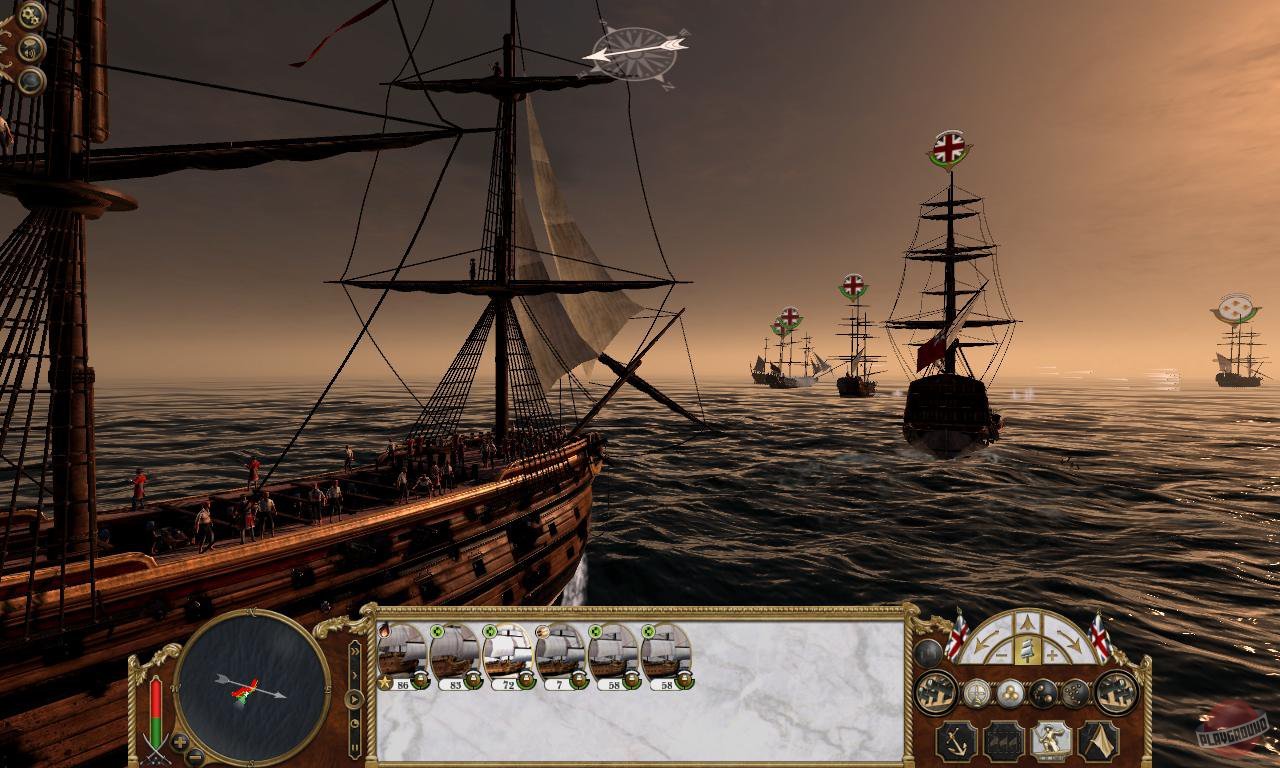Zoom out the radar with minus button
The image size is (1280, 768).
(196, 755)
